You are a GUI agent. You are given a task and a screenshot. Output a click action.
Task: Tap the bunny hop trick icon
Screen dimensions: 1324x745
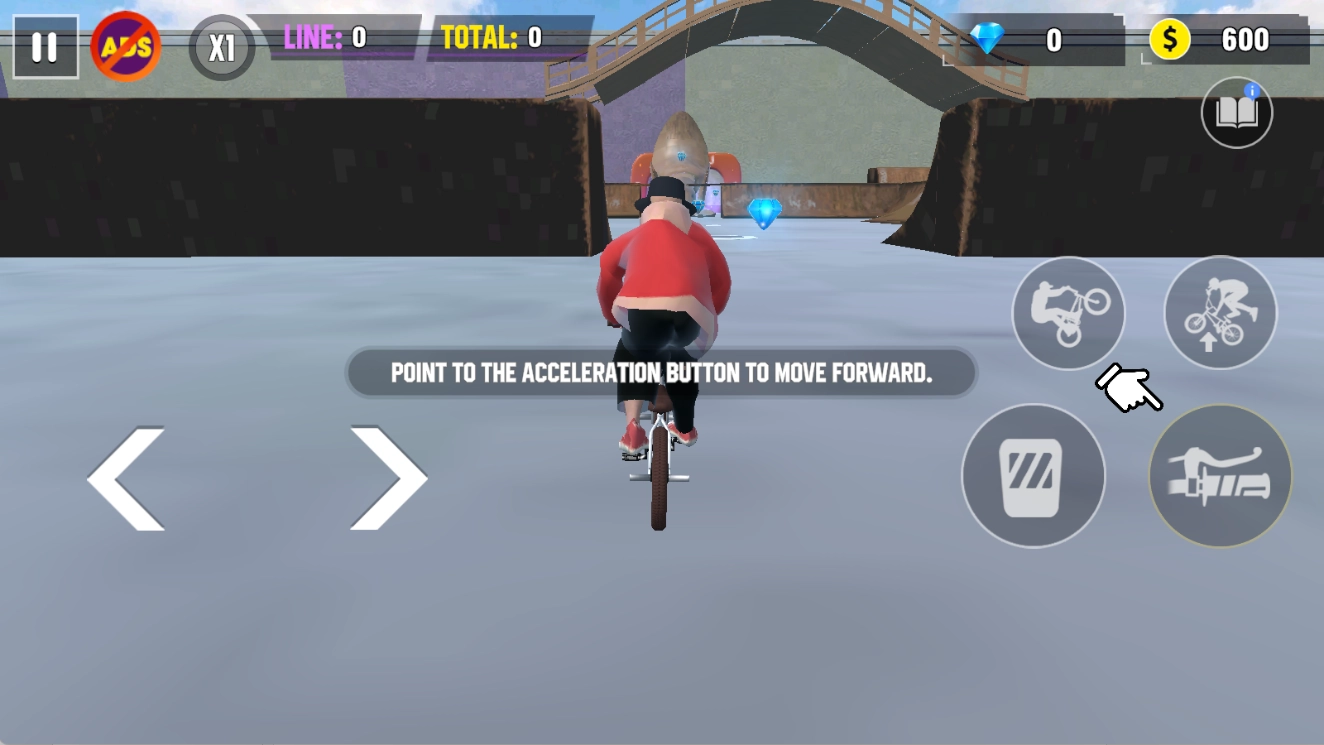point(1220,312)
